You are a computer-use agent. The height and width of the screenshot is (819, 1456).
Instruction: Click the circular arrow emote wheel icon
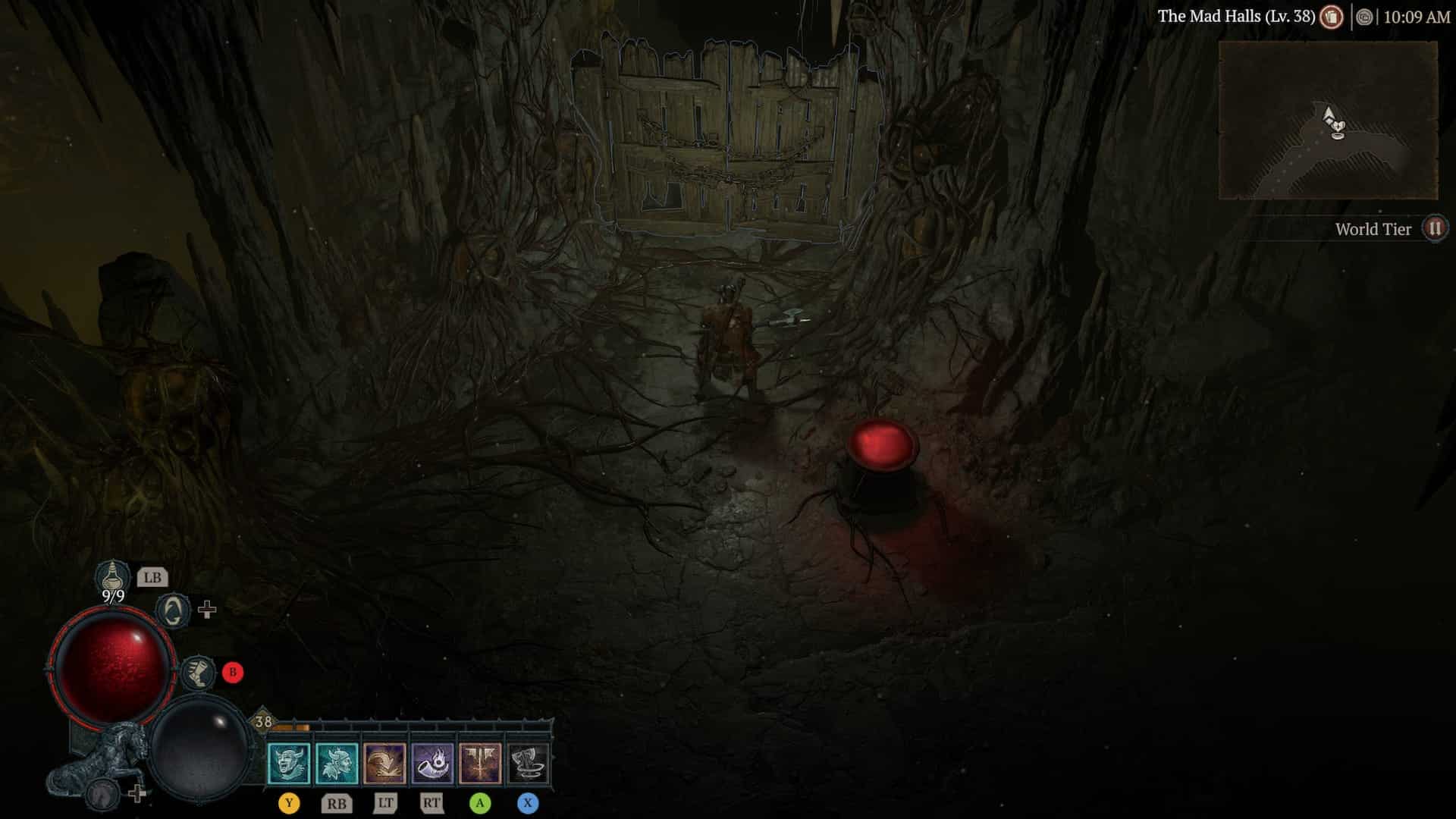(173, 610)
